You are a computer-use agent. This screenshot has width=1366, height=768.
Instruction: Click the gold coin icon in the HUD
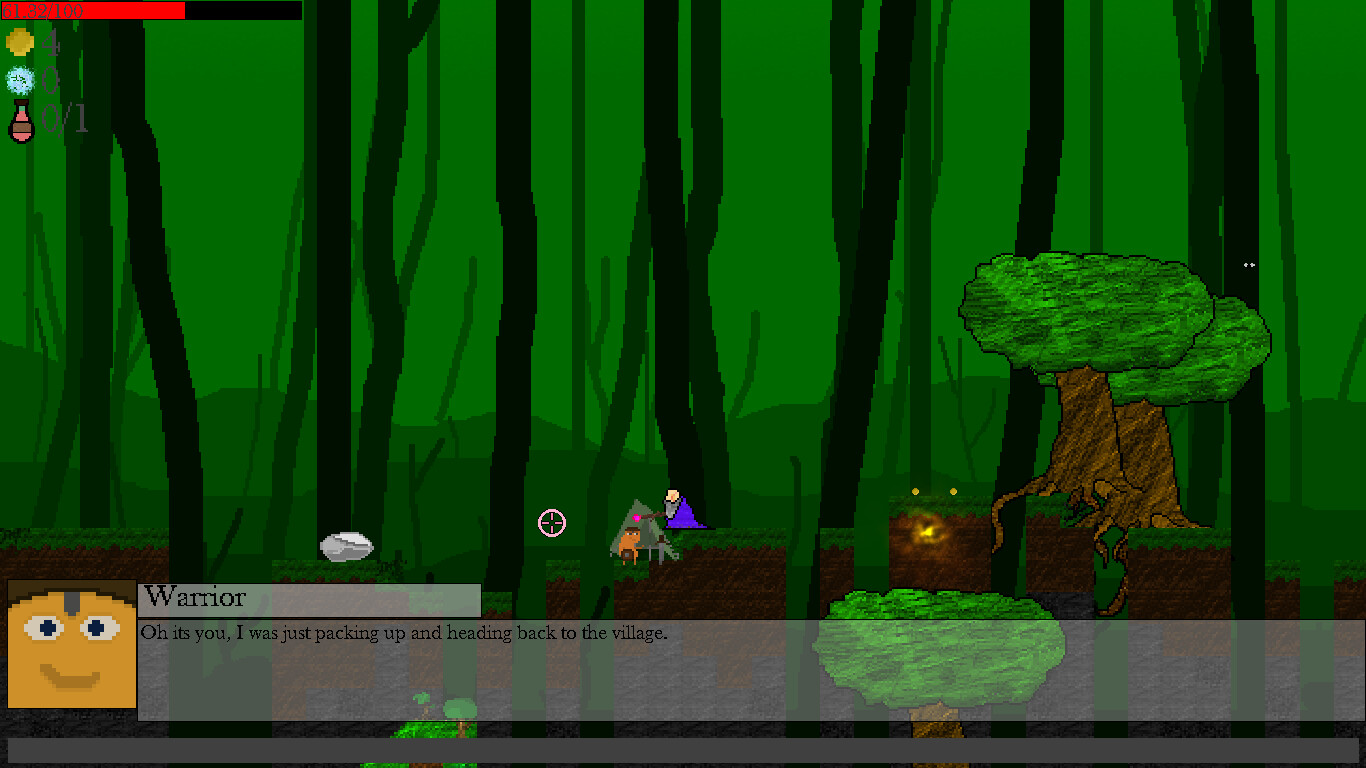click(19, 41)
